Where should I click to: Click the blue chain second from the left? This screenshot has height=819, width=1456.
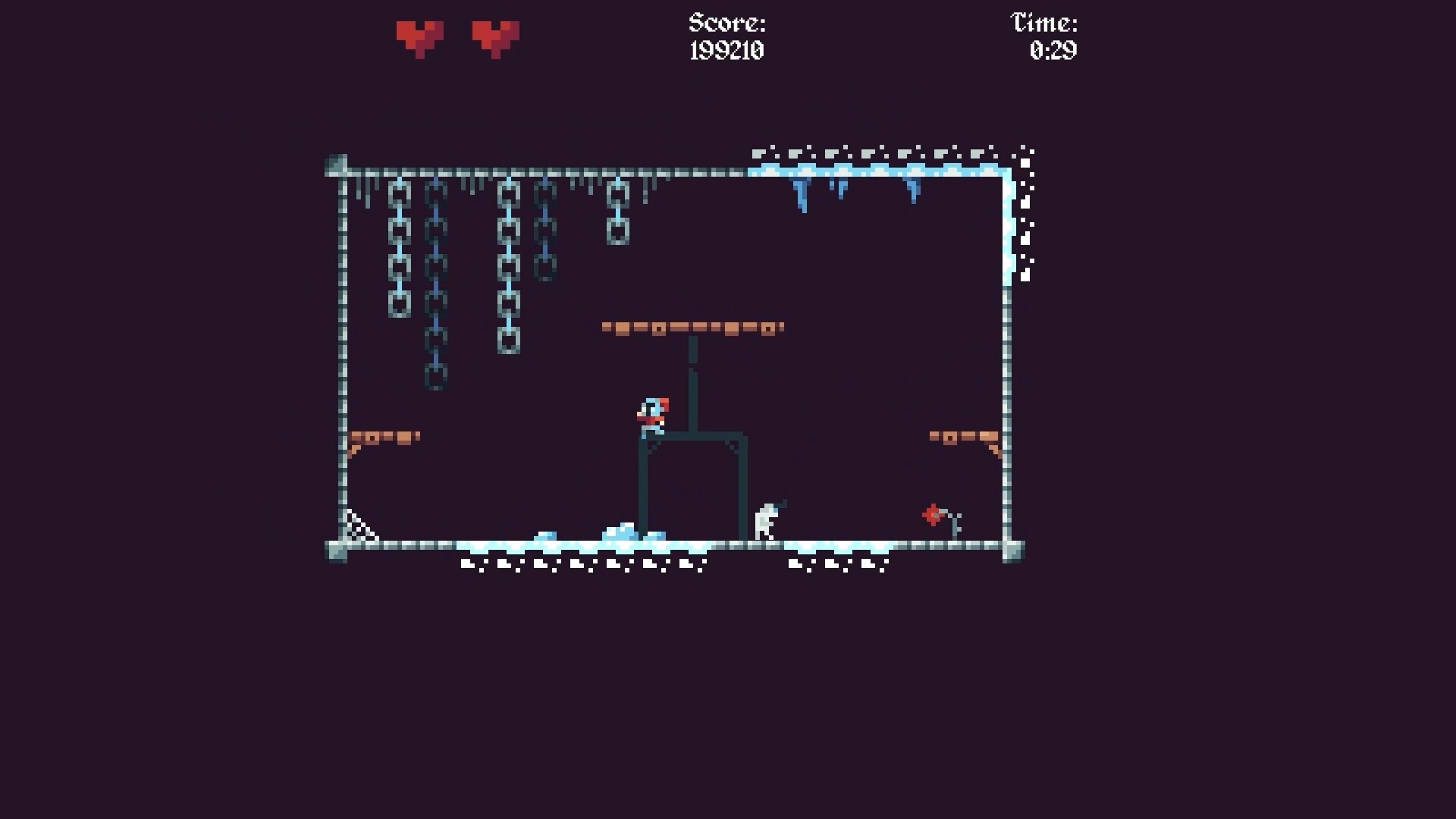pyautogui.click(x=436, y=288)
